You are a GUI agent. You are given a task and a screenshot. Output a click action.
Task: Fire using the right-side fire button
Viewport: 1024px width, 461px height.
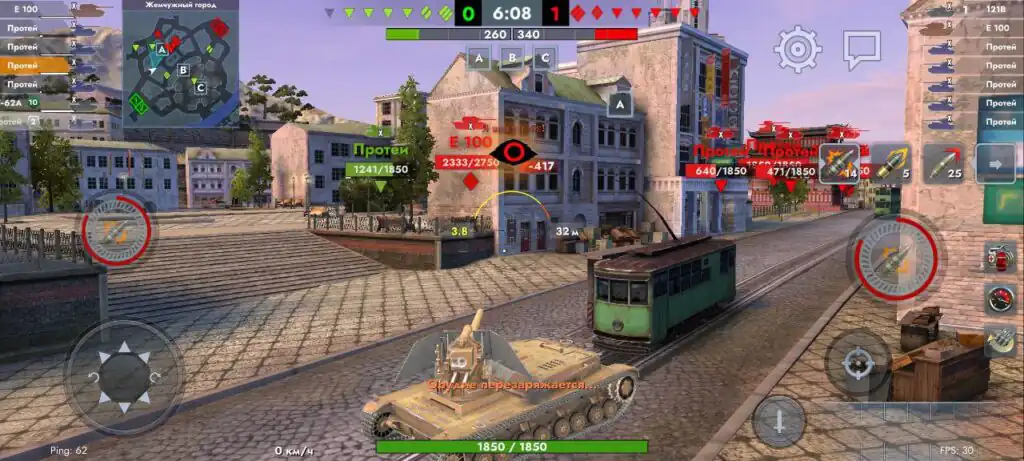(892, 258)
